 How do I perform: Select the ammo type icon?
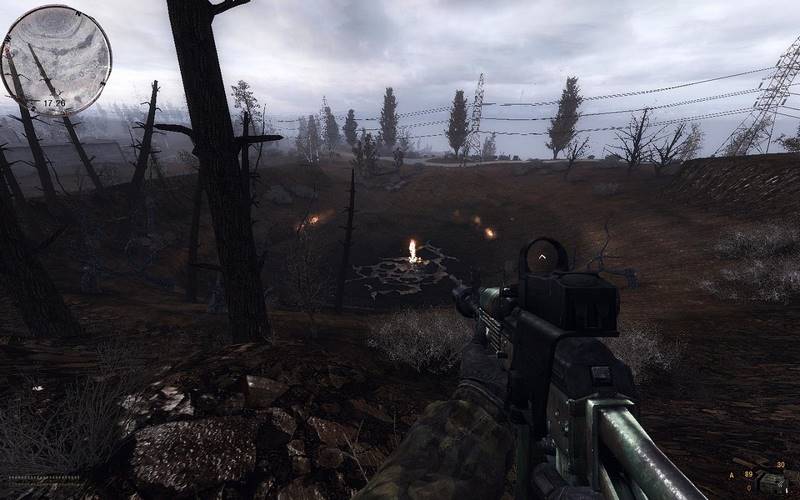(x=771, y=481)
